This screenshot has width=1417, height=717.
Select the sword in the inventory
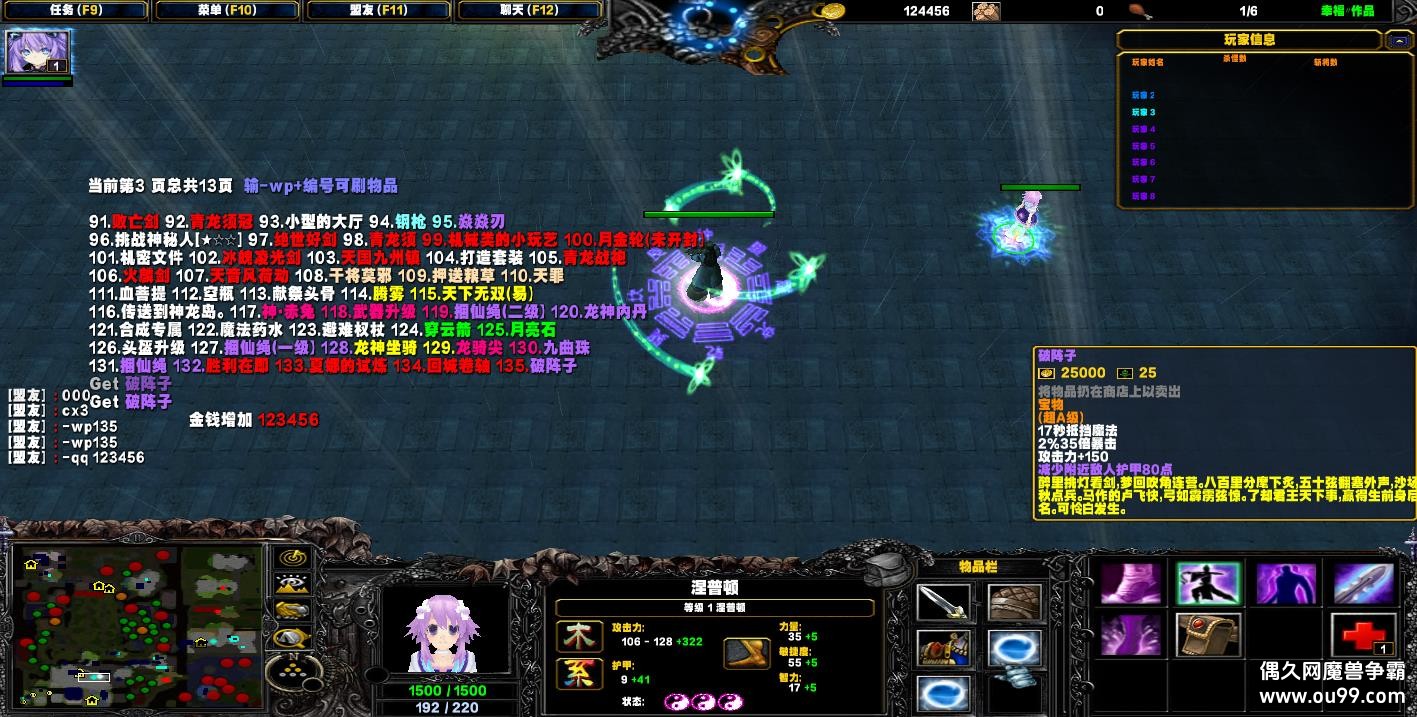(943, 602)
